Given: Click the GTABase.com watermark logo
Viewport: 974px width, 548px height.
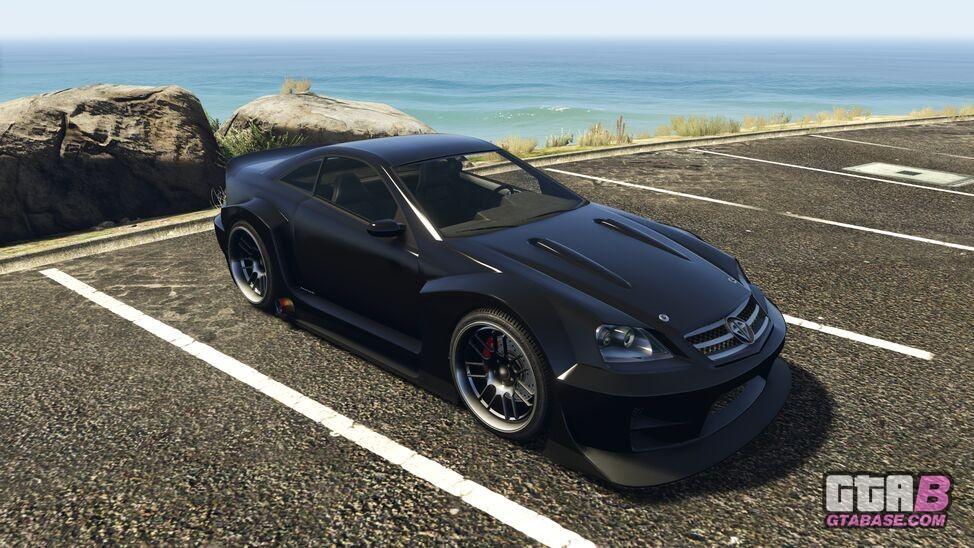Looking at the screenshot, I should click(887, 500).
